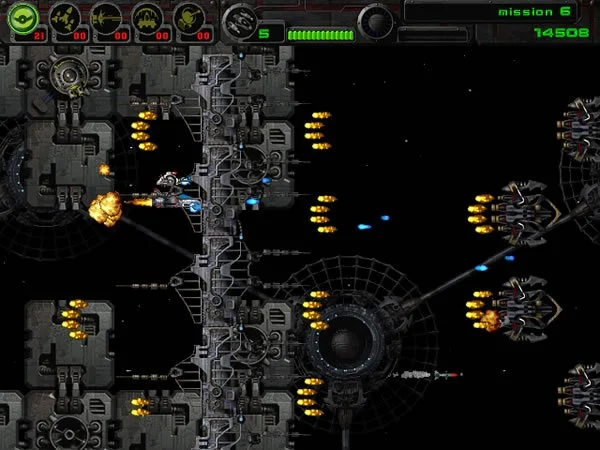Choose the triple-missile weapon icon
The width and height of the screenshot is (600, 450).
(64, 18)
